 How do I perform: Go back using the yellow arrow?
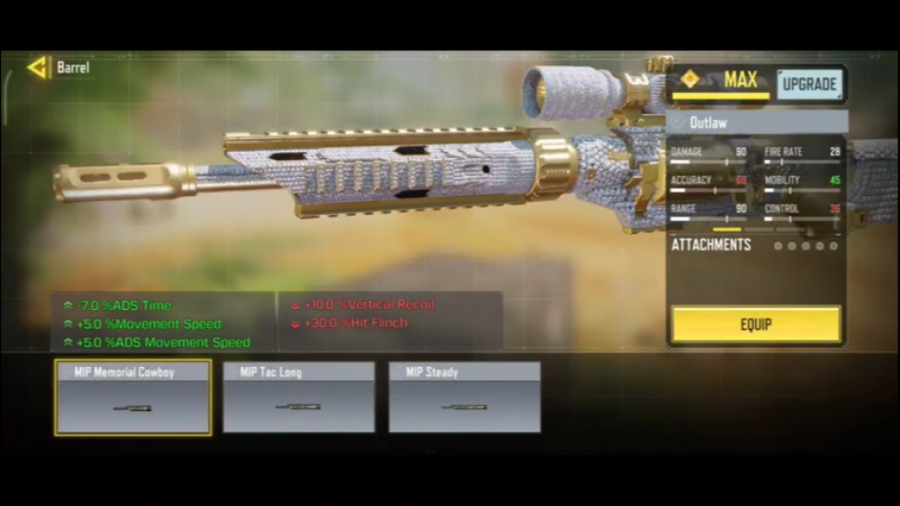pos(38,68)
